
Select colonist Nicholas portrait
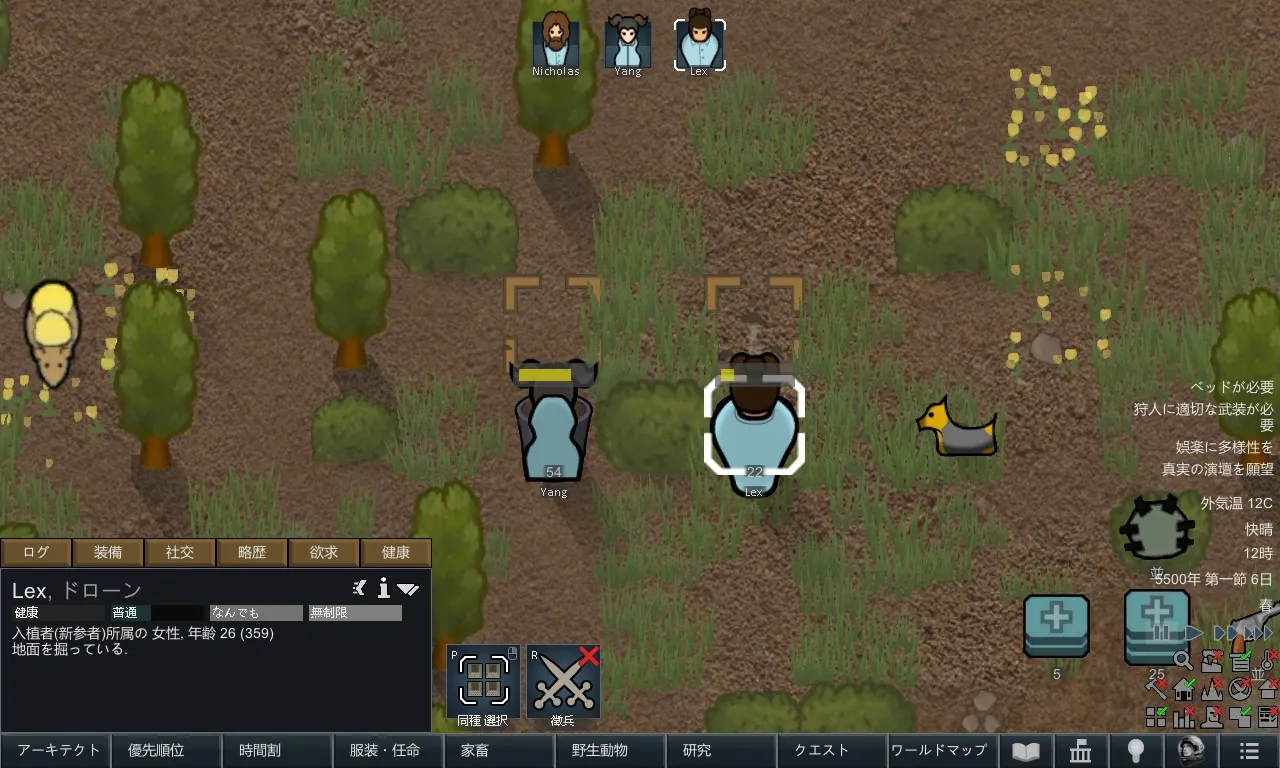555,42
